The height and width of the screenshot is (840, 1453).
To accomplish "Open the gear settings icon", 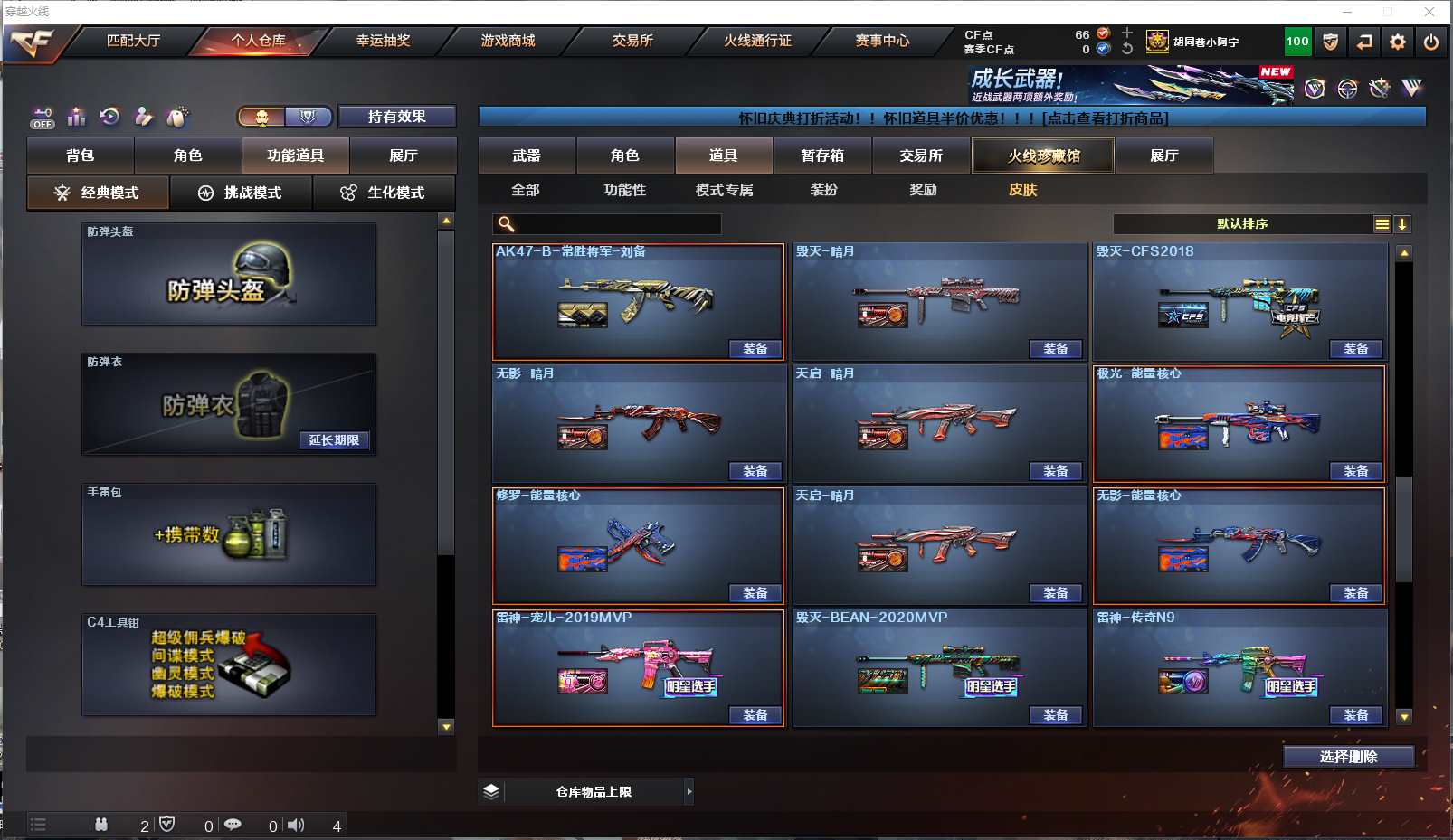I will tap(1397, 42).
